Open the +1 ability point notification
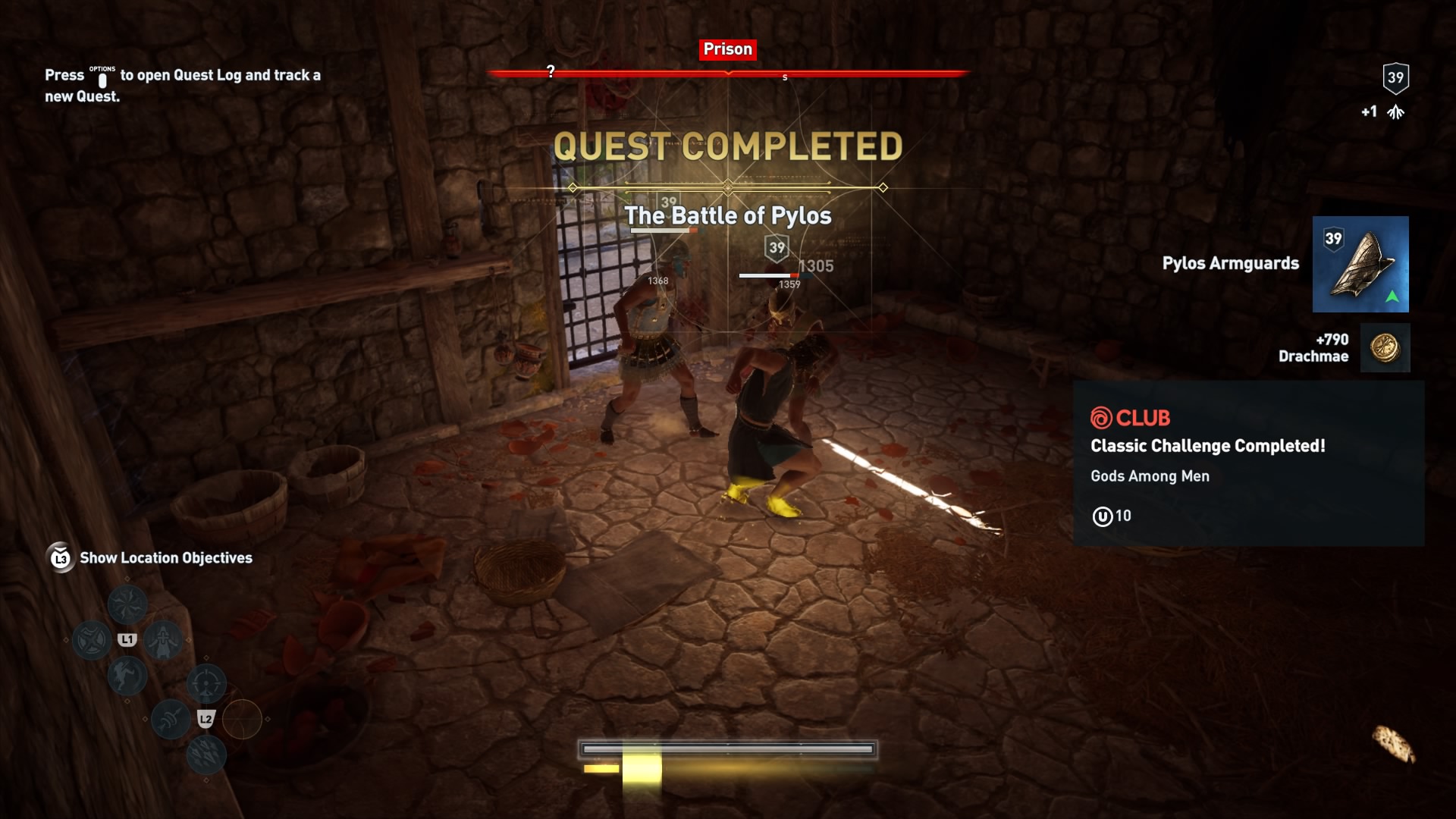This screenshot has width=1456, height=819. [x=1382, y=111]
